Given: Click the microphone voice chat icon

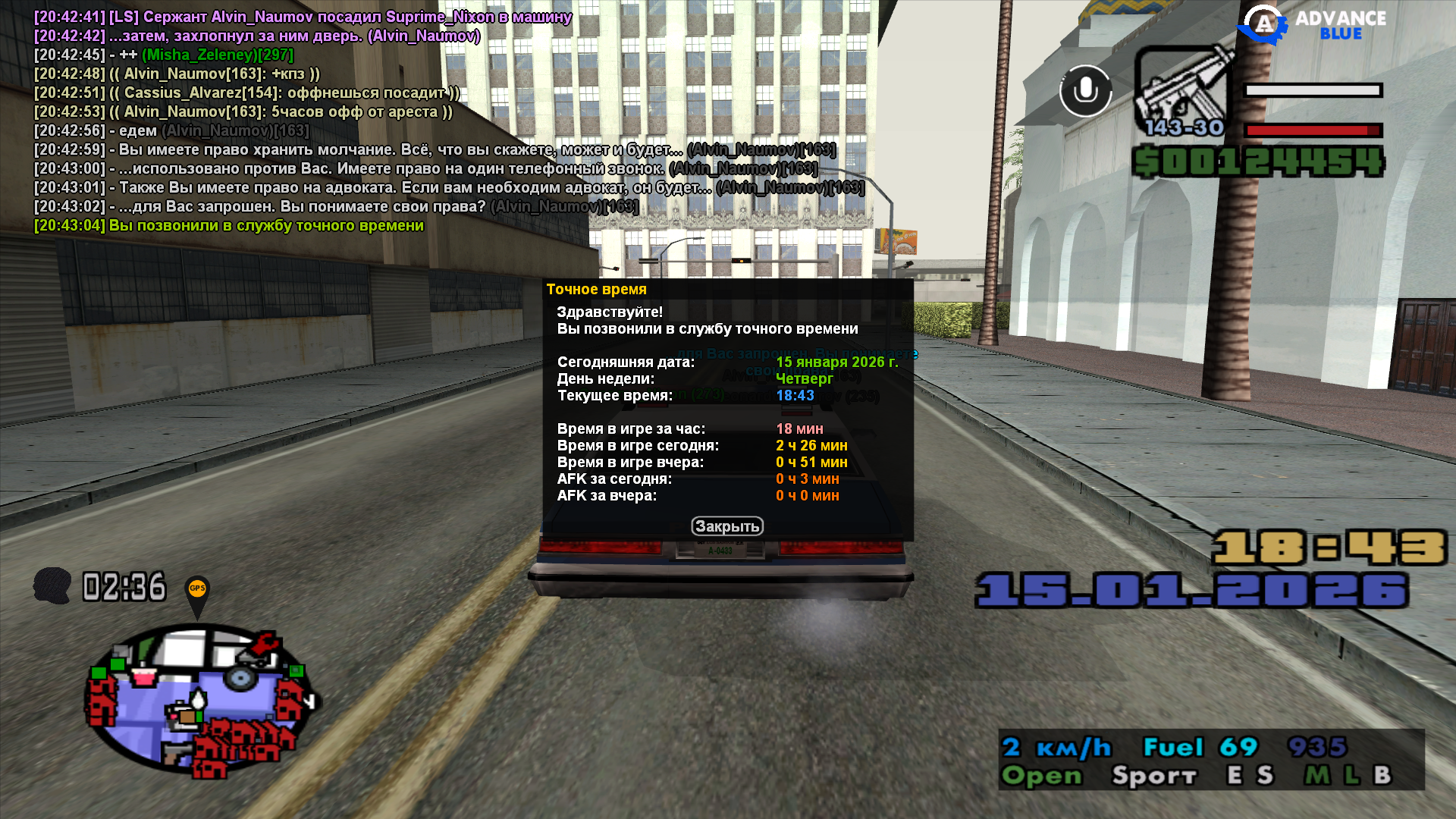Looking at the screenshot, I should 1085,91.
